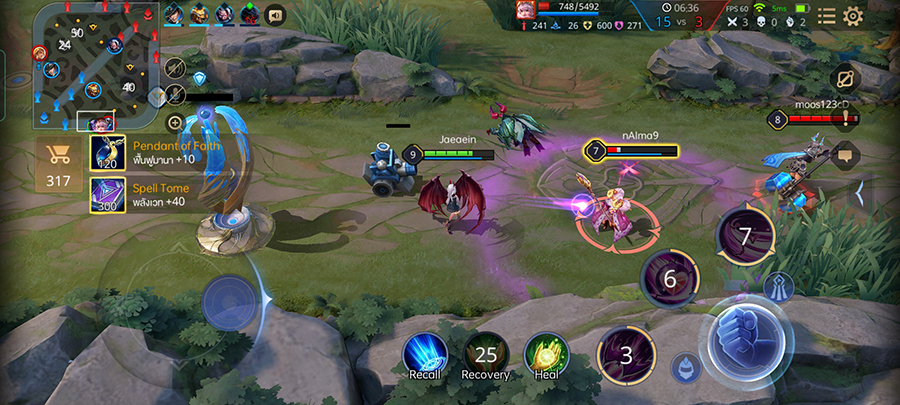900x405 pixels.
Task: Trigger the skill showing cooldown 6
Action: 670,279
